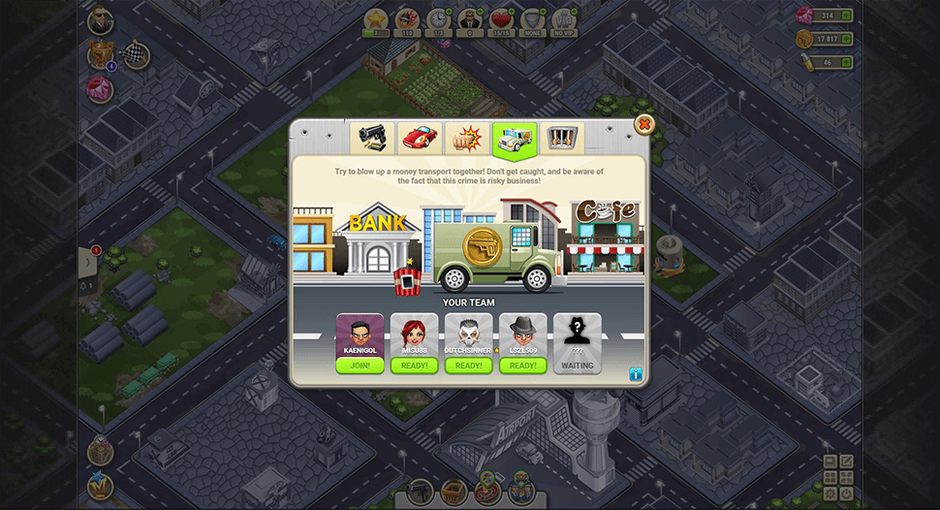The height and width of the screenshot is (510, 940).
Task: Click the READY button under DUTCHSINNER
Action: 469,365
